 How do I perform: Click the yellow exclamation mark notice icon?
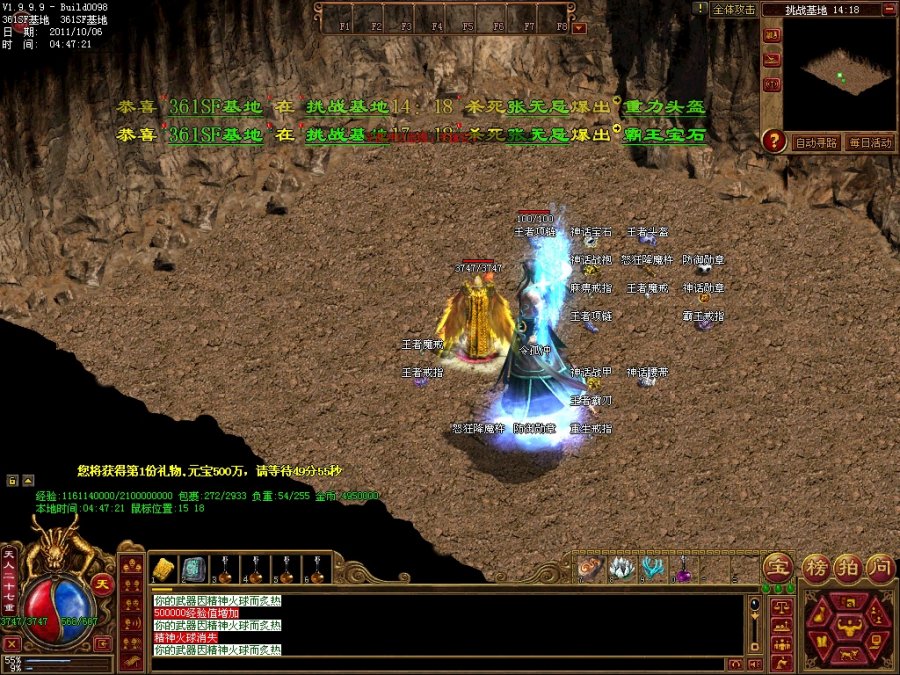click(699, 8)
